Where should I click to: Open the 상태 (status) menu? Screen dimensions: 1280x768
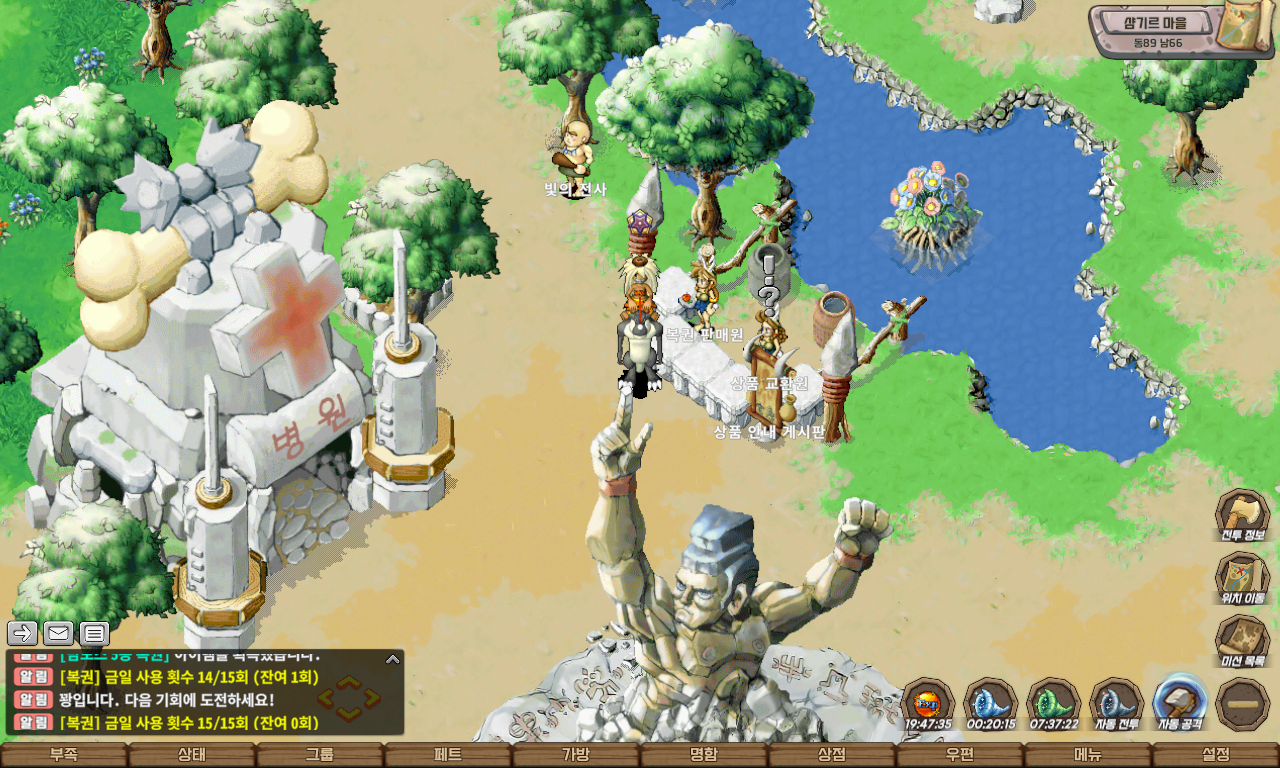tap(192, 755)
